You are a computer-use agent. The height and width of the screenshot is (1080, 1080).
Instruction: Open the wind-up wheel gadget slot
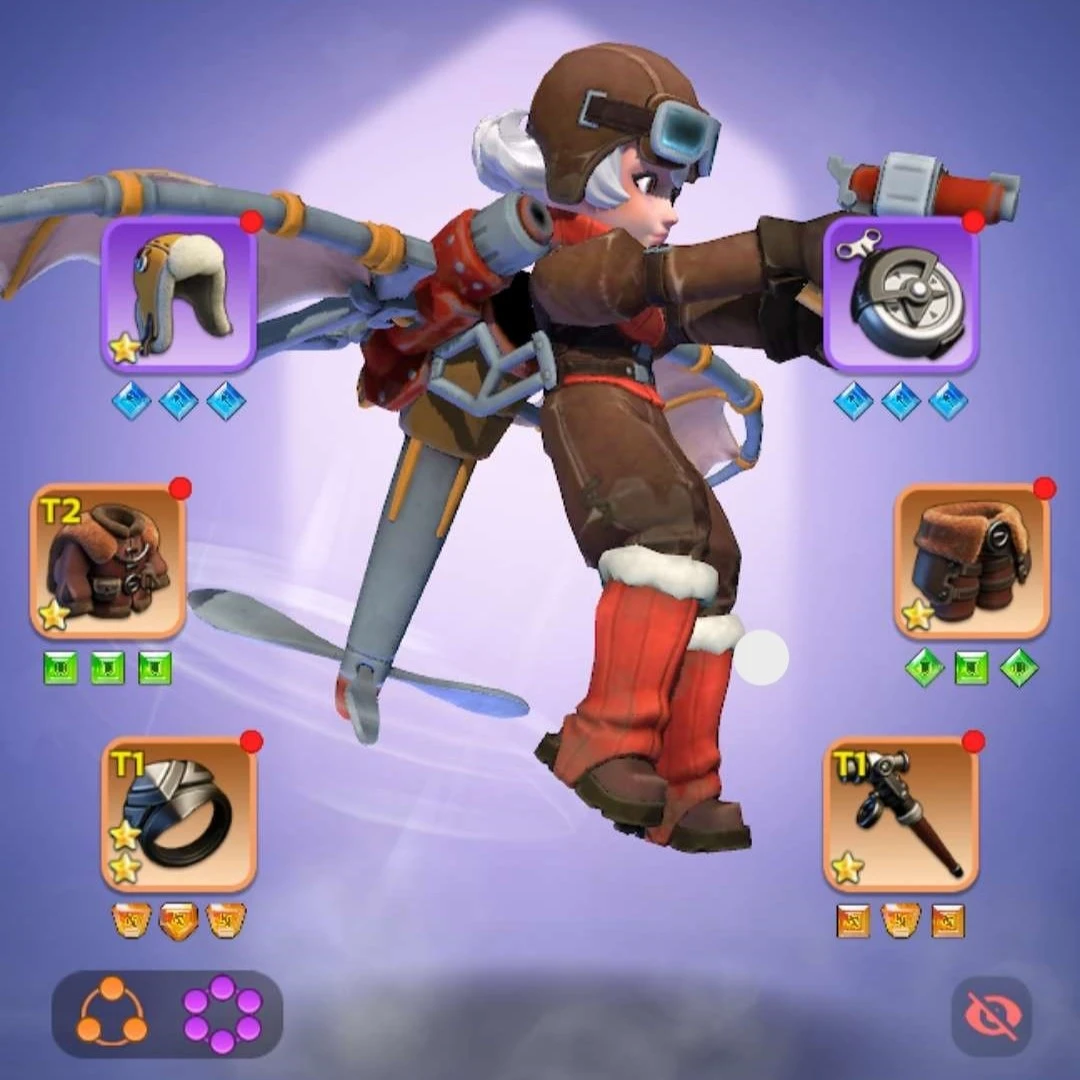click(x=900, y=294)
